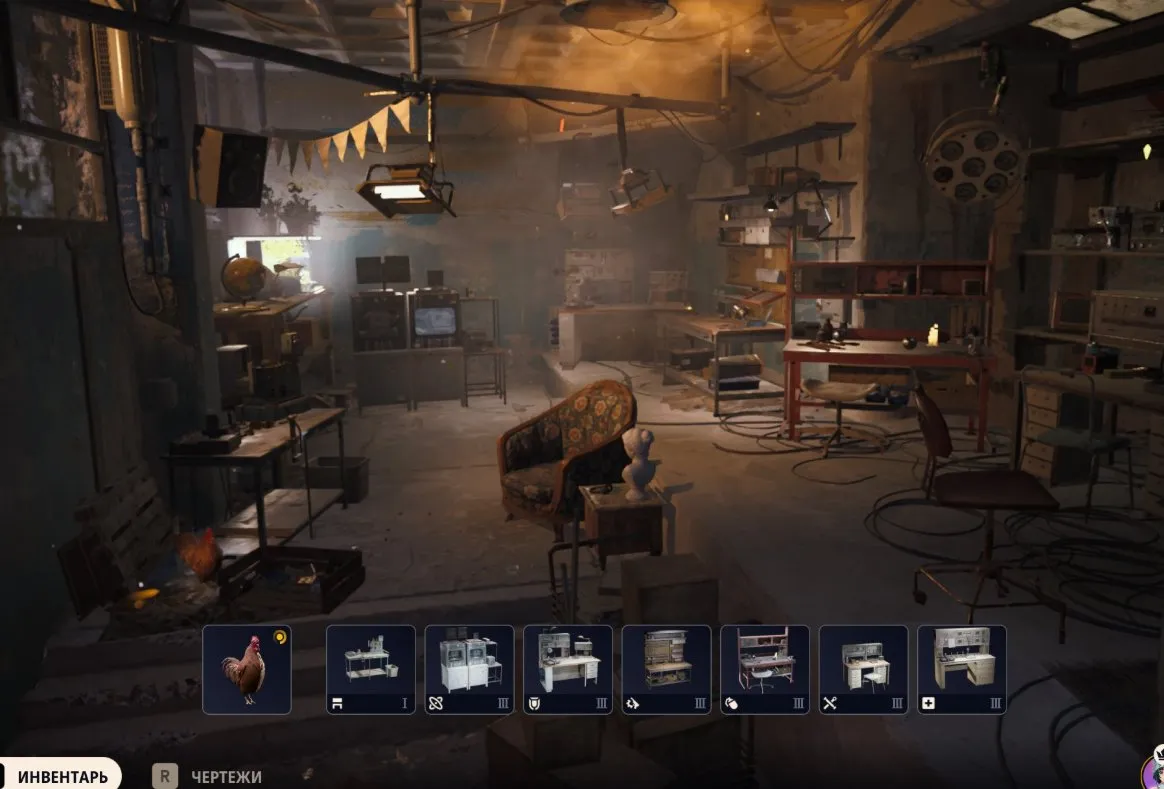Image resolution: width=1164 pixels, height=789 pixels.
Task: Choose the red-frame desk station tile
Action: 764,669
